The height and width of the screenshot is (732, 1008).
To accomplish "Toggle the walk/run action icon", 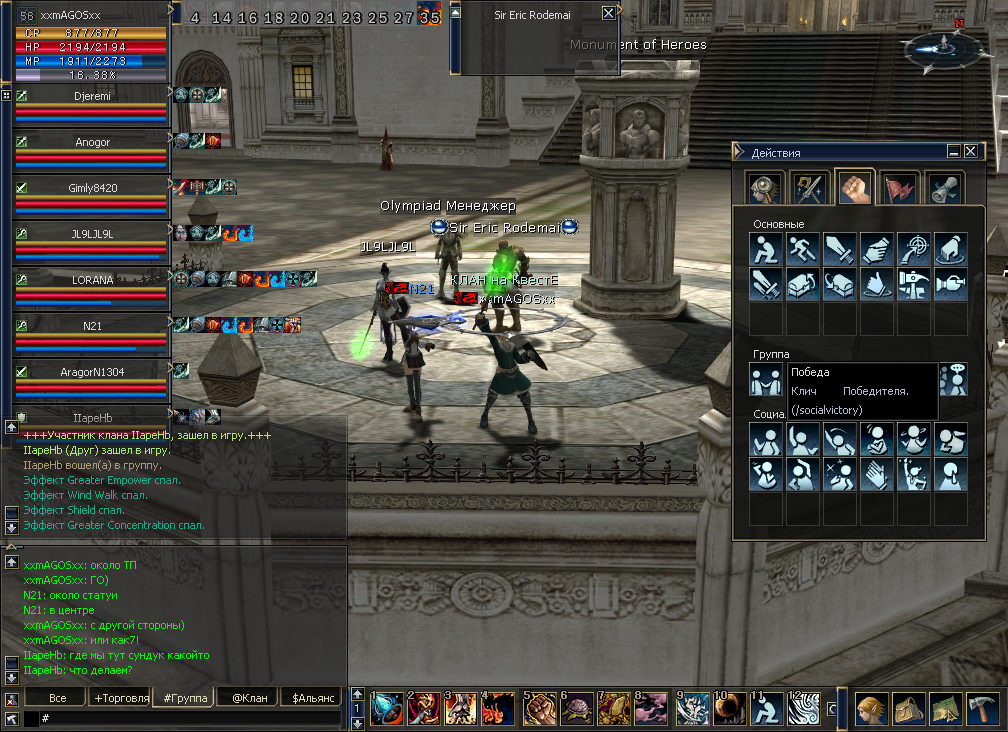I will click(803, 249).
